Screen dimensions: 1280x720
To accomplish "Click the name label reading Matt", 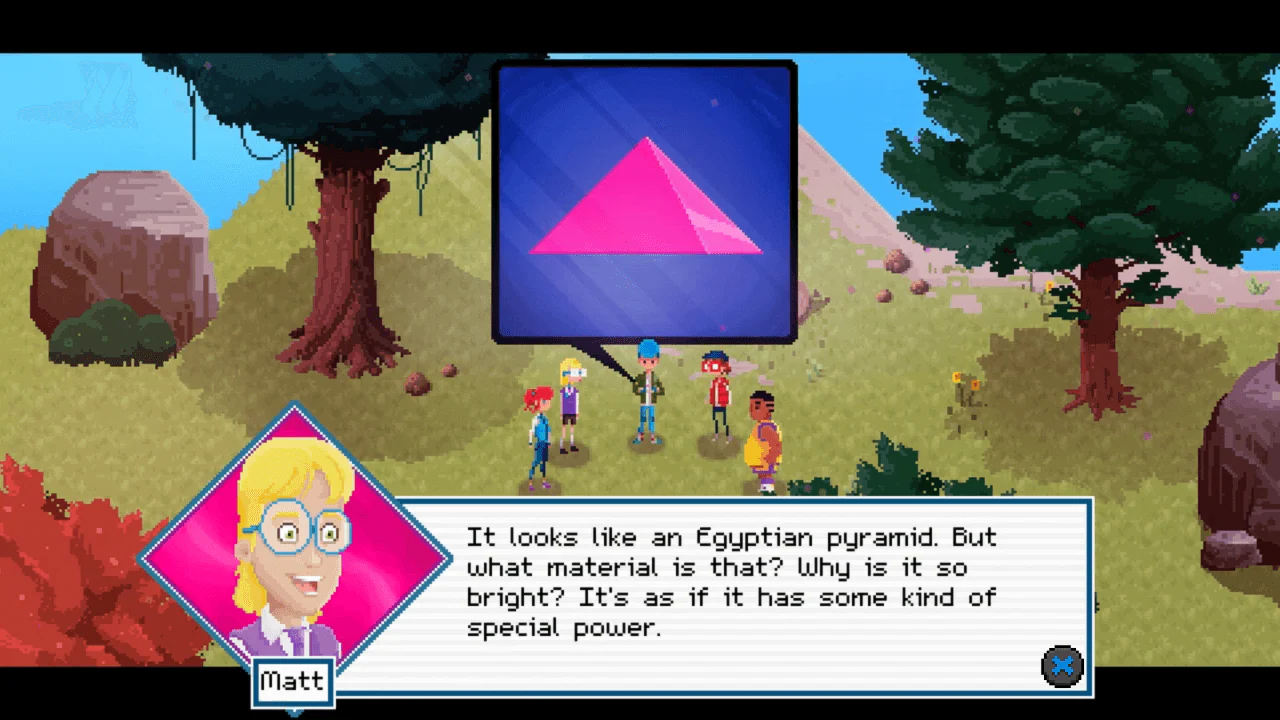I will (x=292, y=681).
